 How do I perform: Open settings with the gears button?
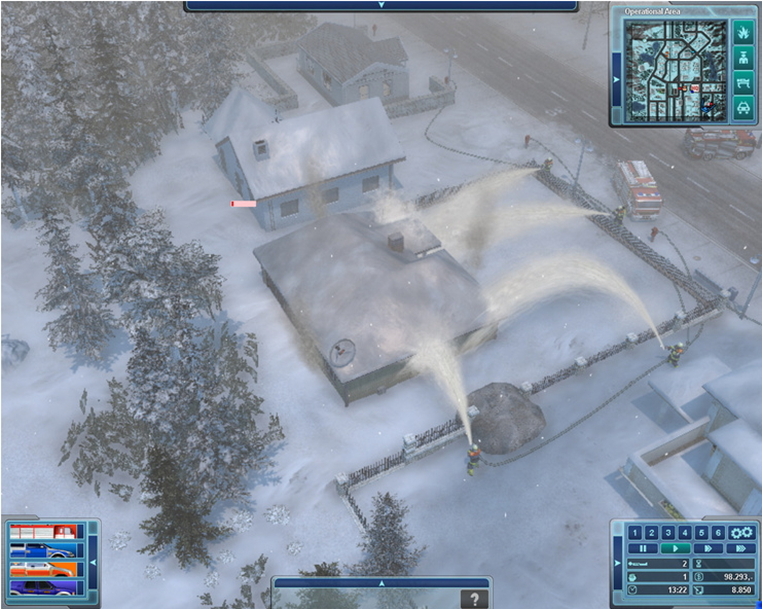[x=740, y=533]
